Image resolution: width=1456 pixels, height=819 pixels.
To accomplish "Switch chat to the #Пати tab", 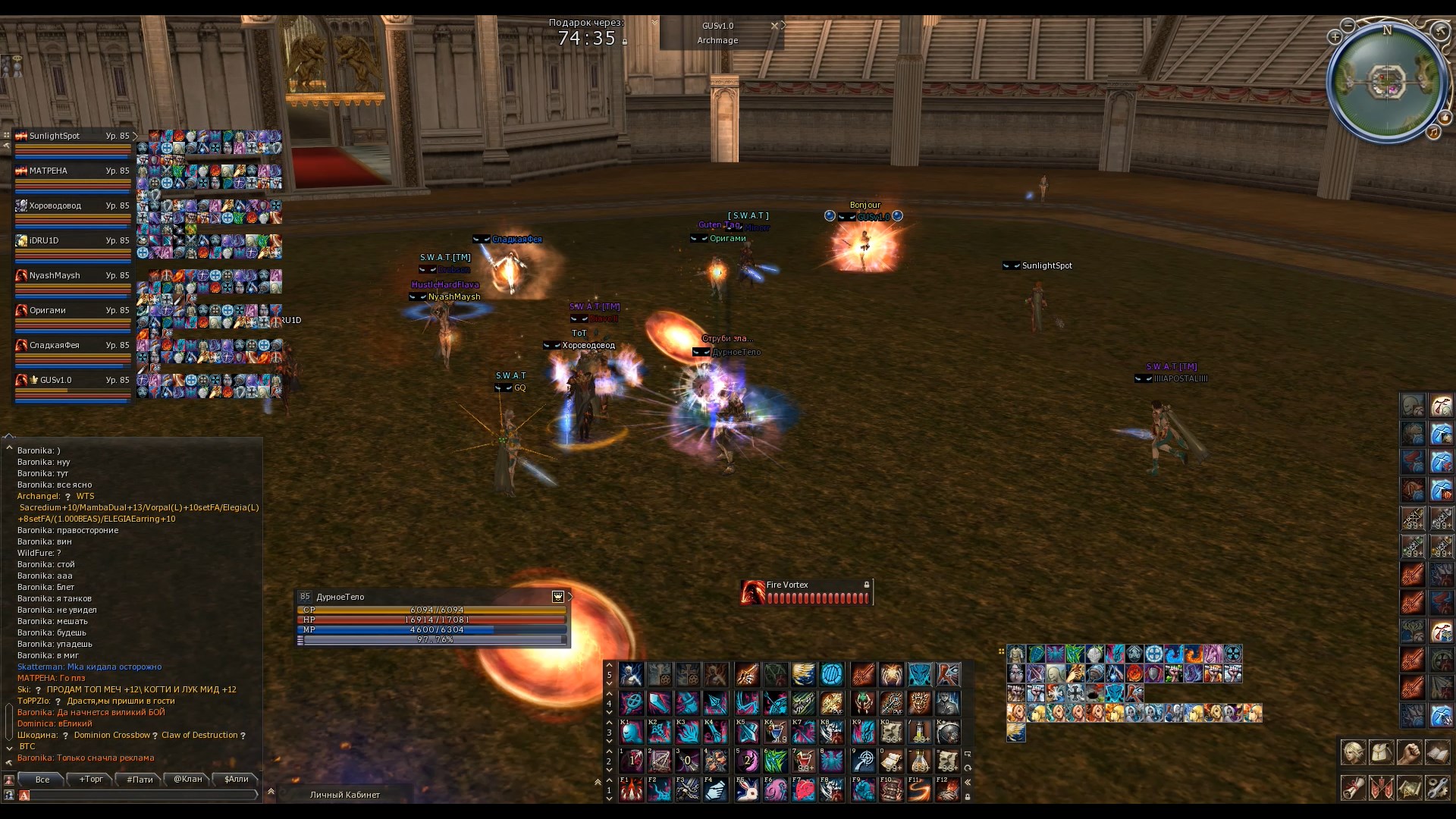I will (x=140, y=779).
